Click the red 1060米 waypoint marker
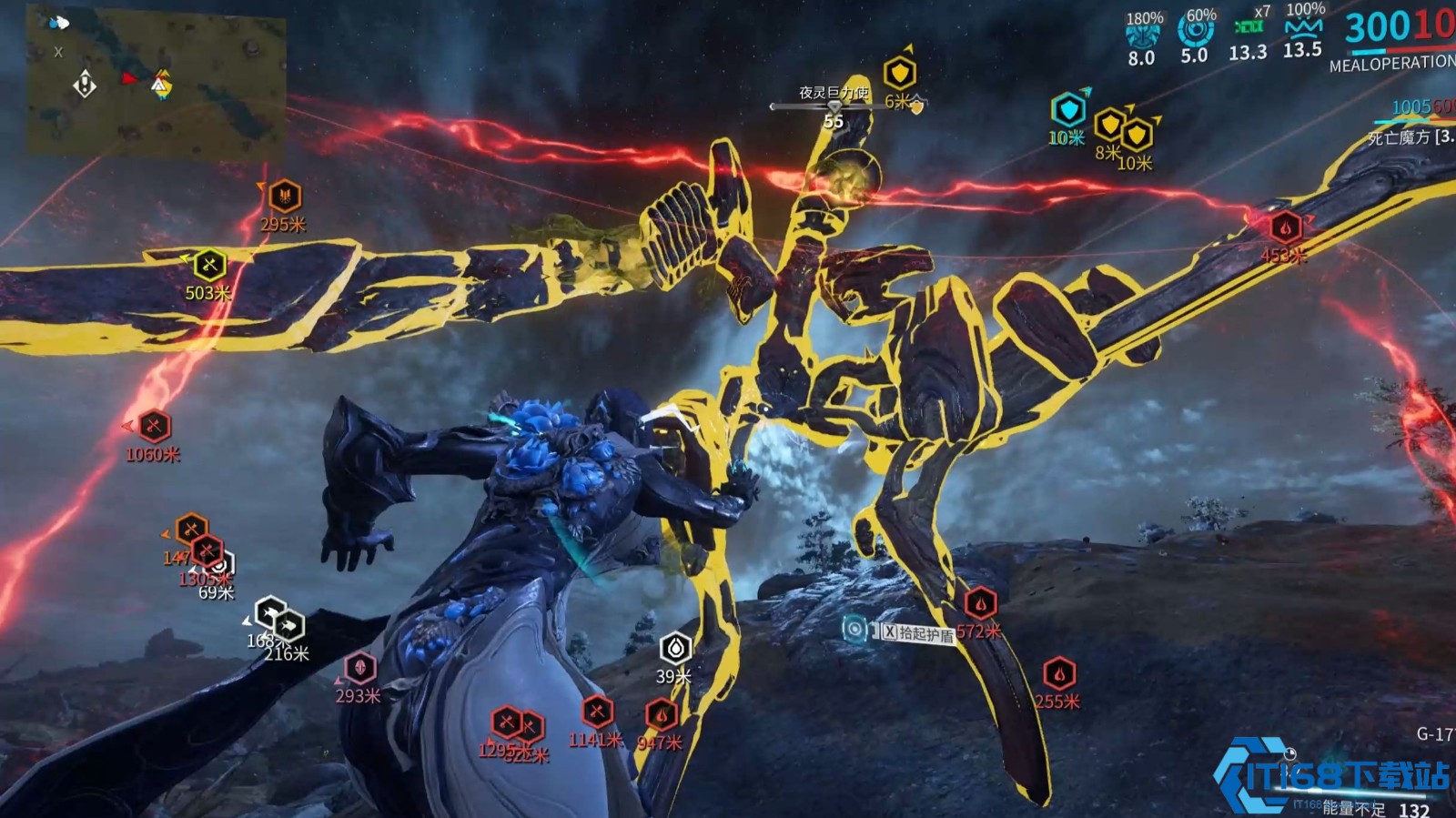The height and width of the screenshot is (818, 1456). click(154, 426)
